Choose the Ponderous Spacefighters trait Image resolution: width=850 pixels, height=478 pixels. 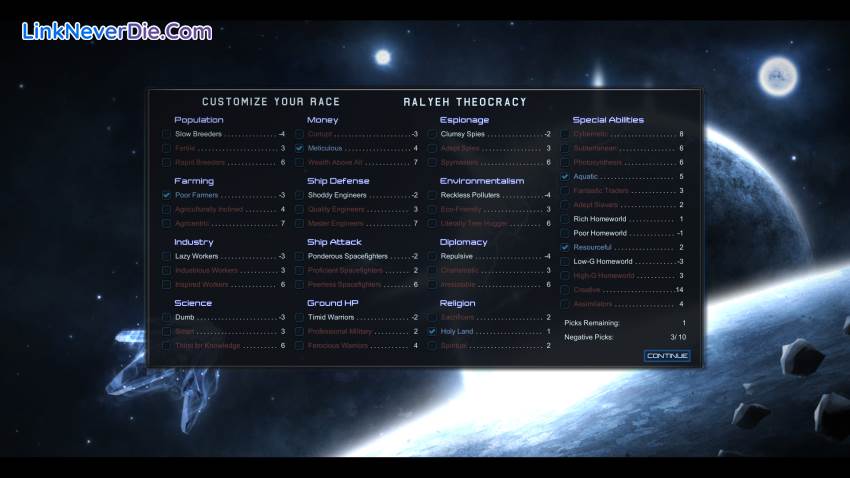coord(299,256)
